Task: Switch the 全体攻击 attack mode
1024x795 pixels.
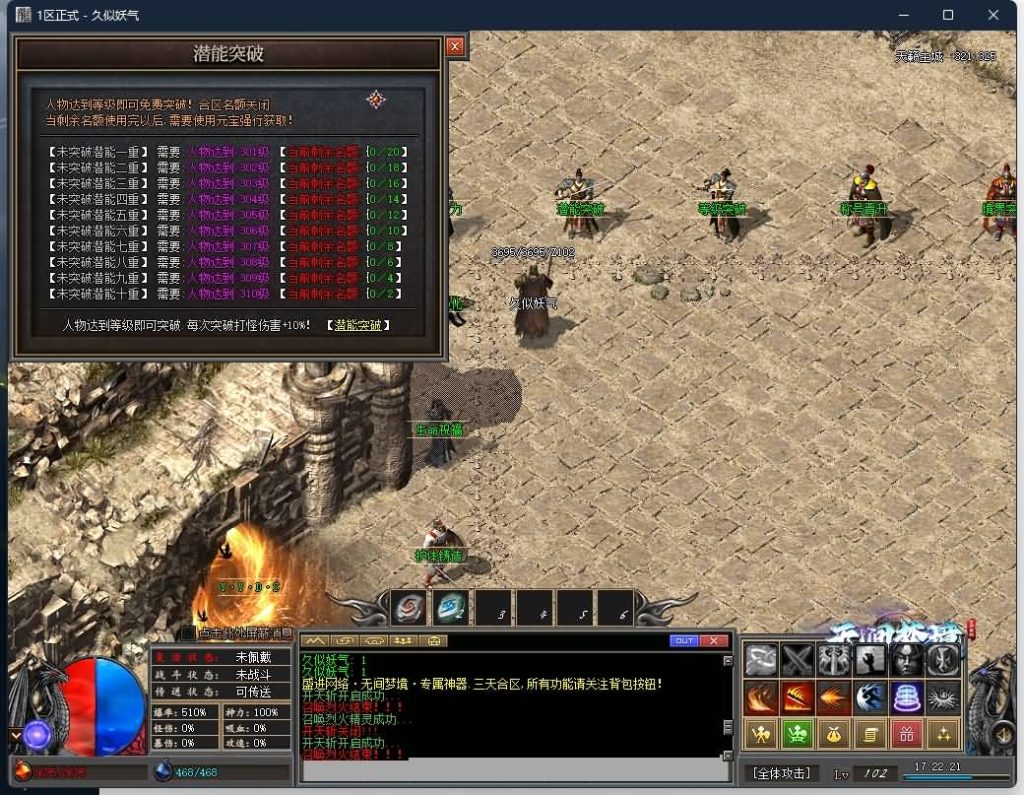Action: 781,773
